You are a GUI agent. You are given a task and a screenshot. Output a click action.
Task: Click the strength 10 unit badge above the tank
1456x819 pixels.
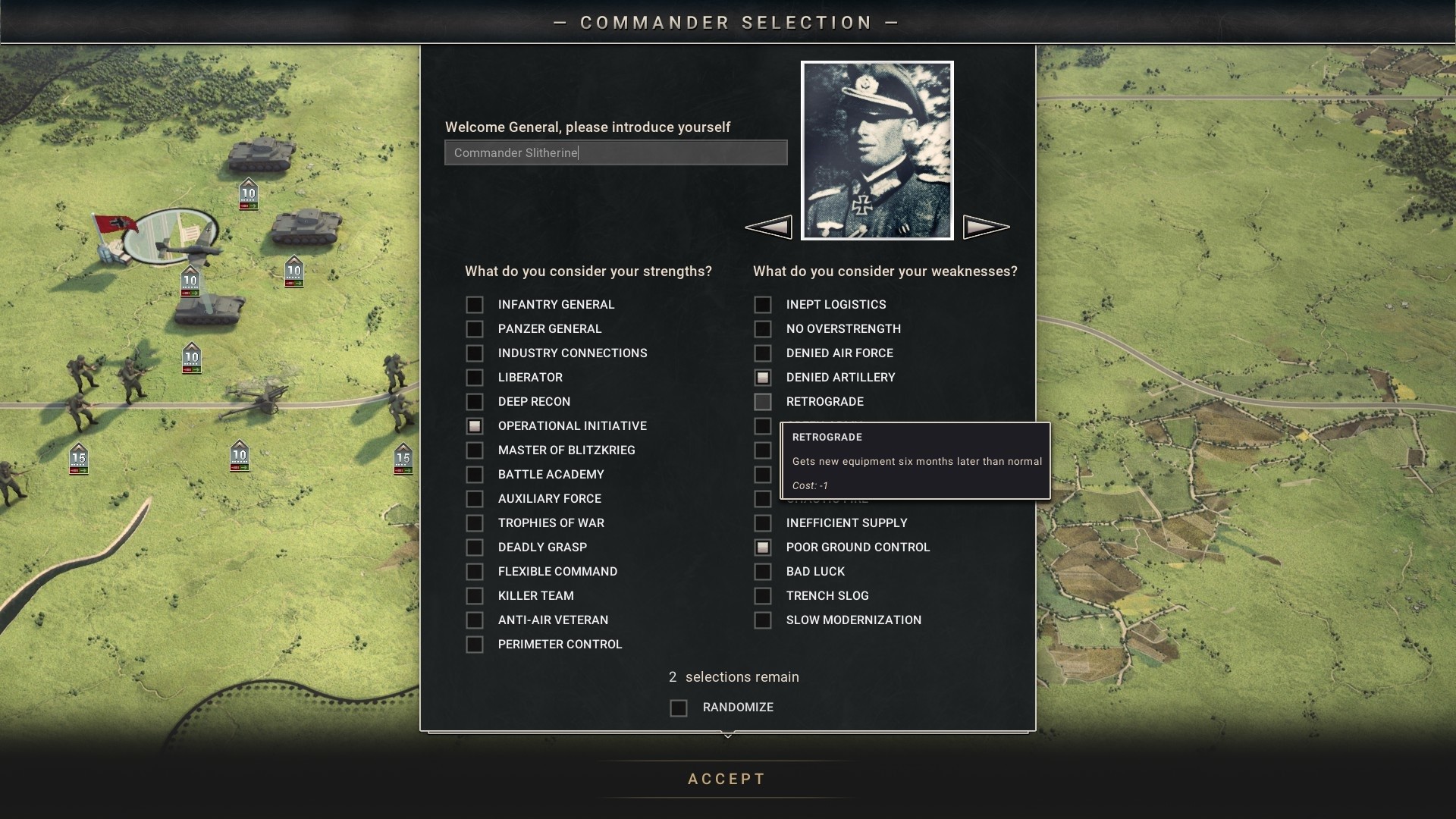(x=249, y=193)
